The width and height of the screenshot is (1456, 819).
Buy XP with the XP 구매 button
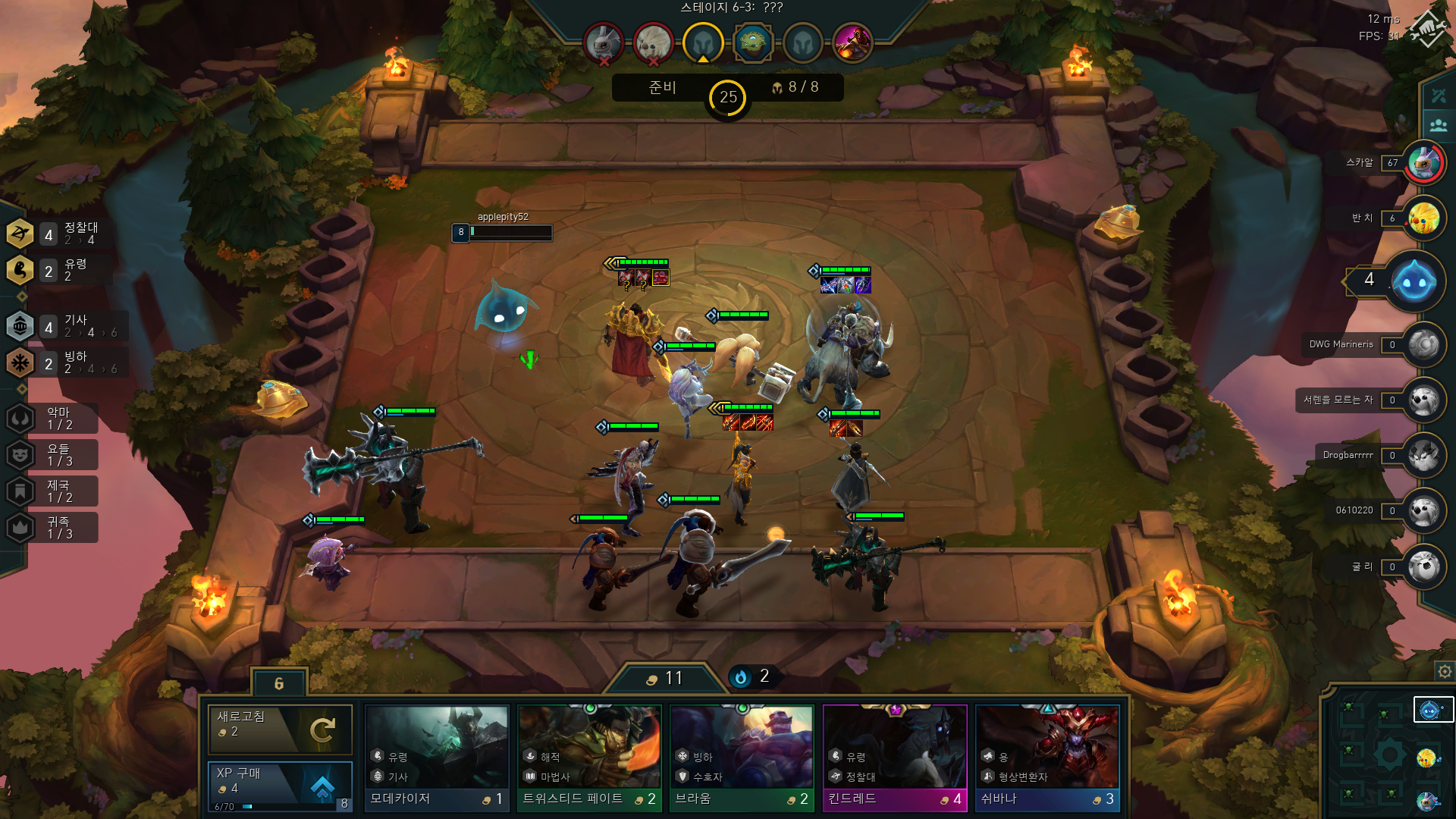[280, 784]
